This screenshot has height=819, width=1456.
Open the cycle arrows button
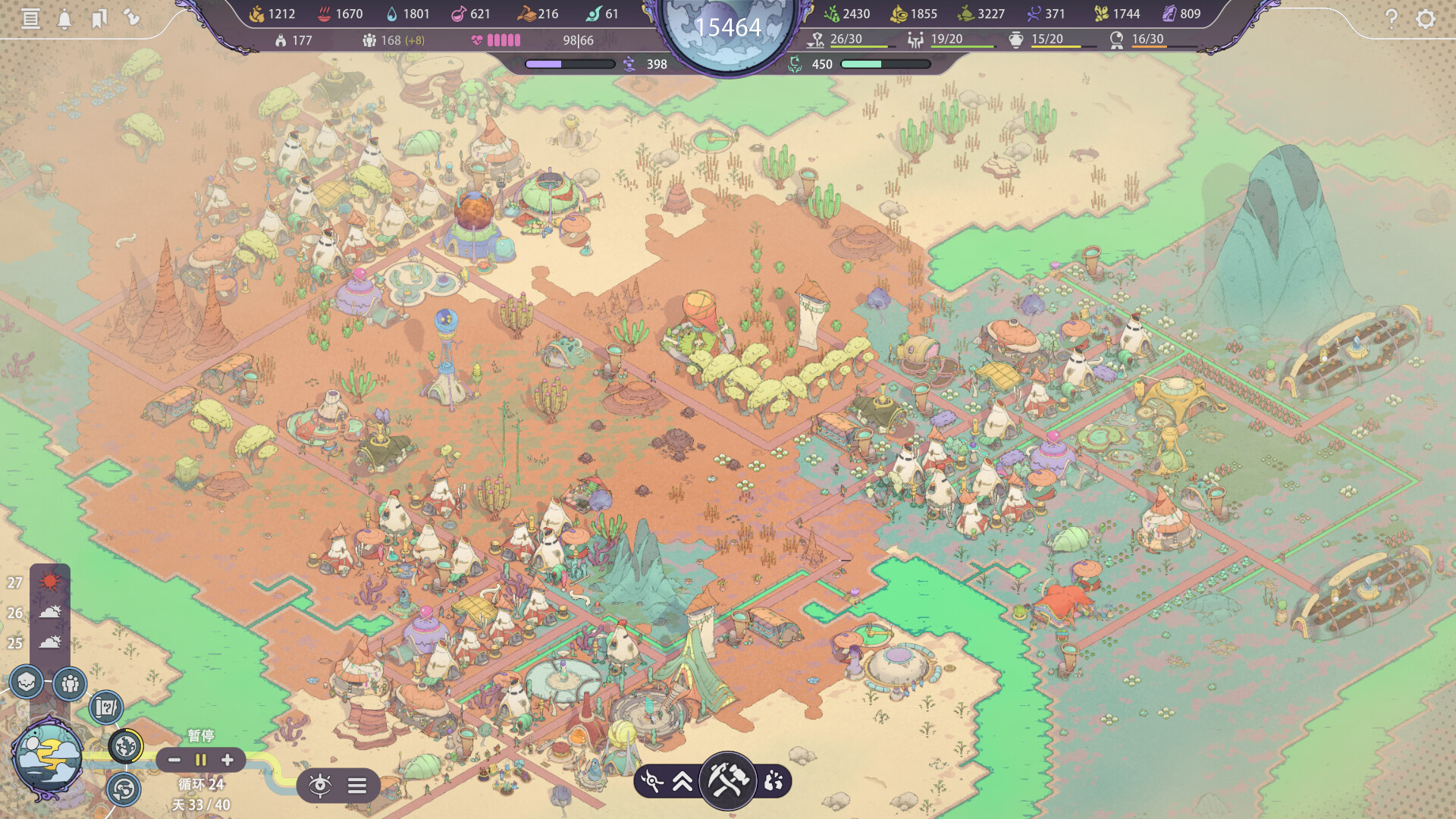(x=123, y=789)
